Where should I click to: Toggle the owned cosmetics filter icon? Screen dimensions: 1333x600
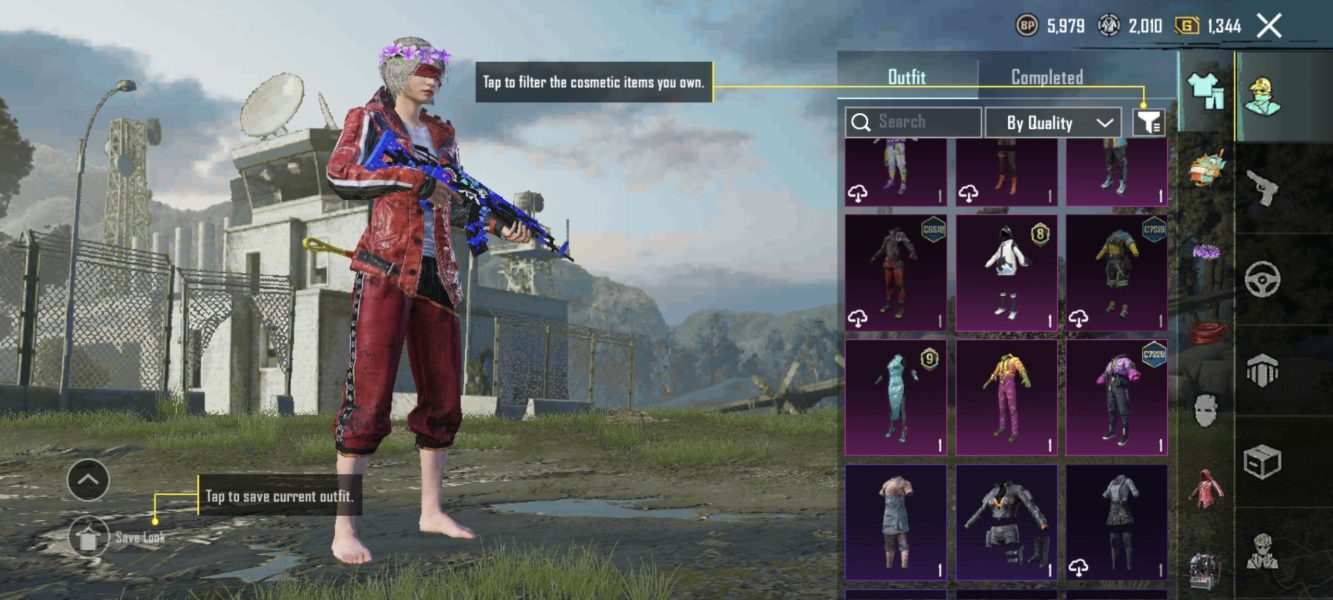pyautogui.click(x=1149, y=122)
